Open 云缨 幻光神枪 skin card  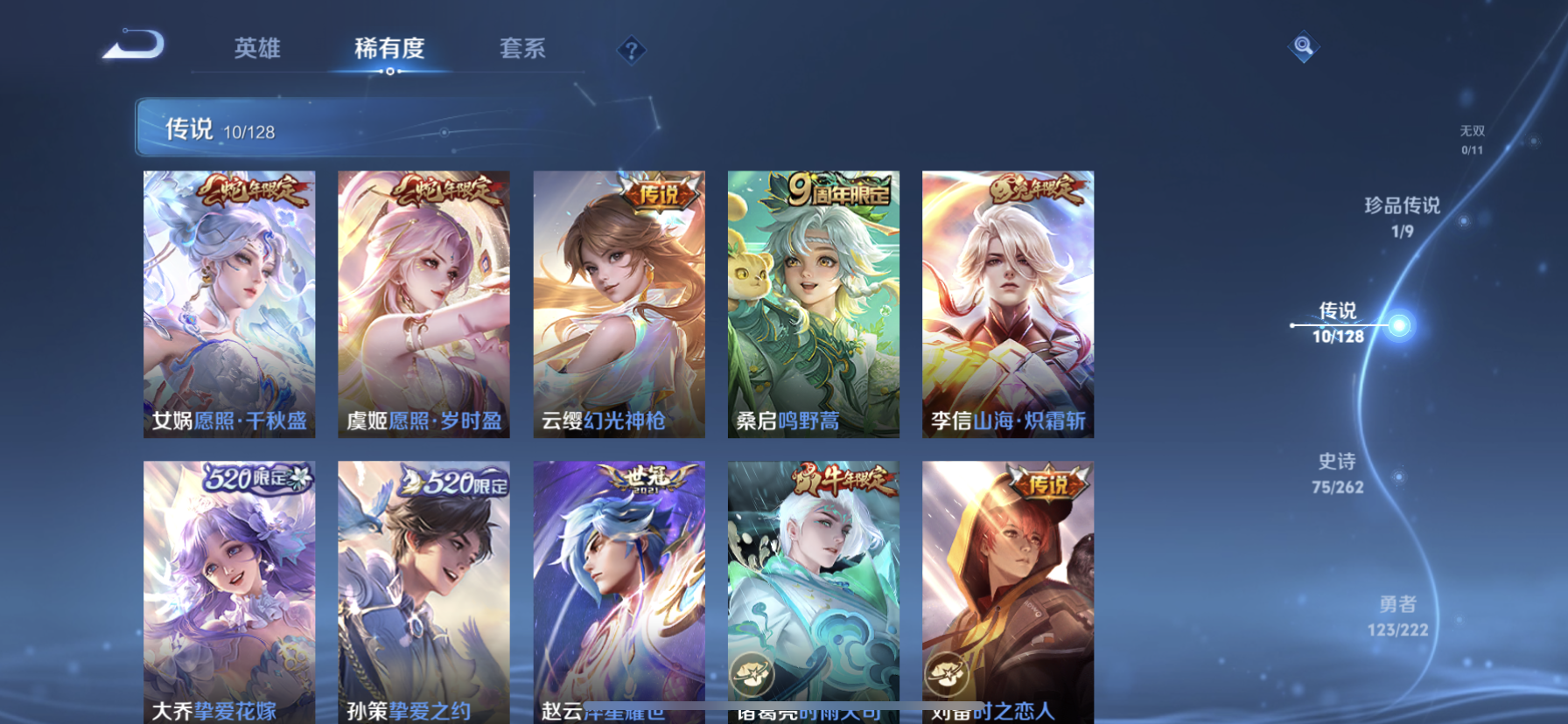pyautogui.click(x=619, y=303)
